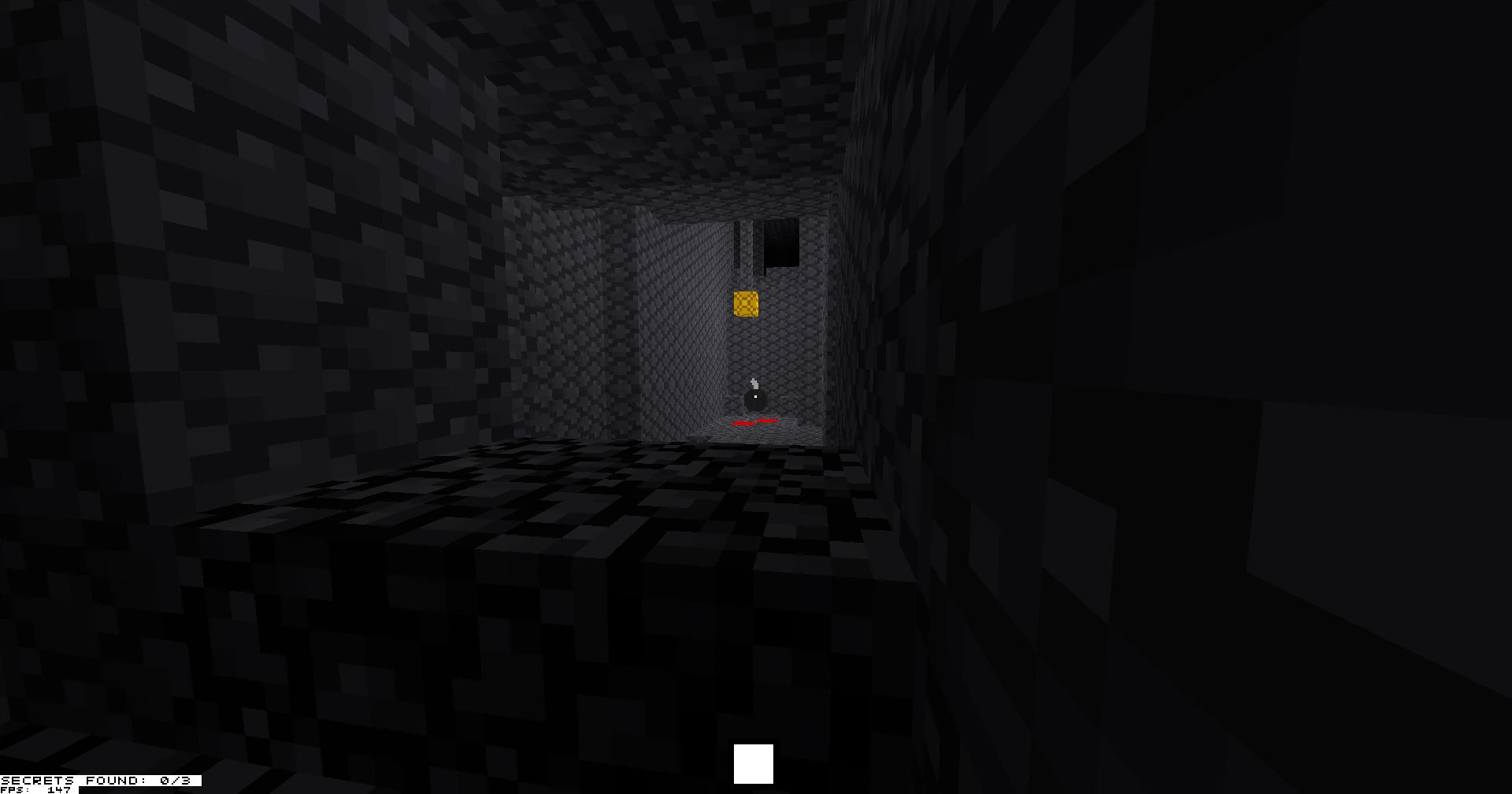Click the 0/3 secrets progress value
Viewport: 1512px width, 794px height.
pyautogui.click(x=175, y=780)
